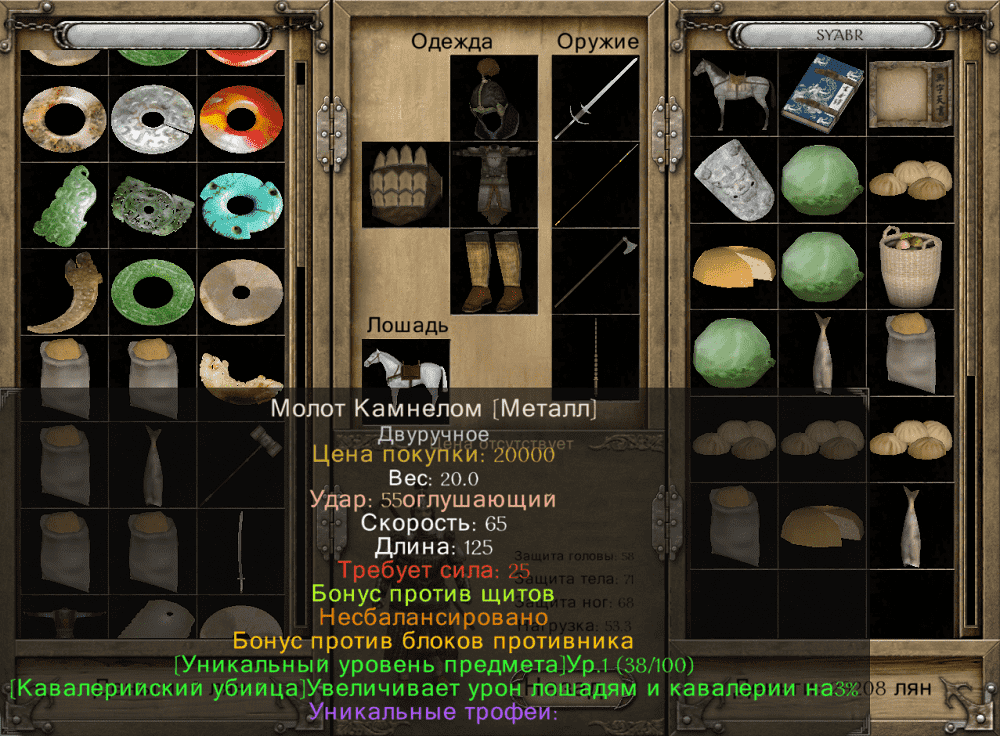This screenshot has height=736, width=1000.
Task: Select the orange-red jade ring
Action: [240, 118]
